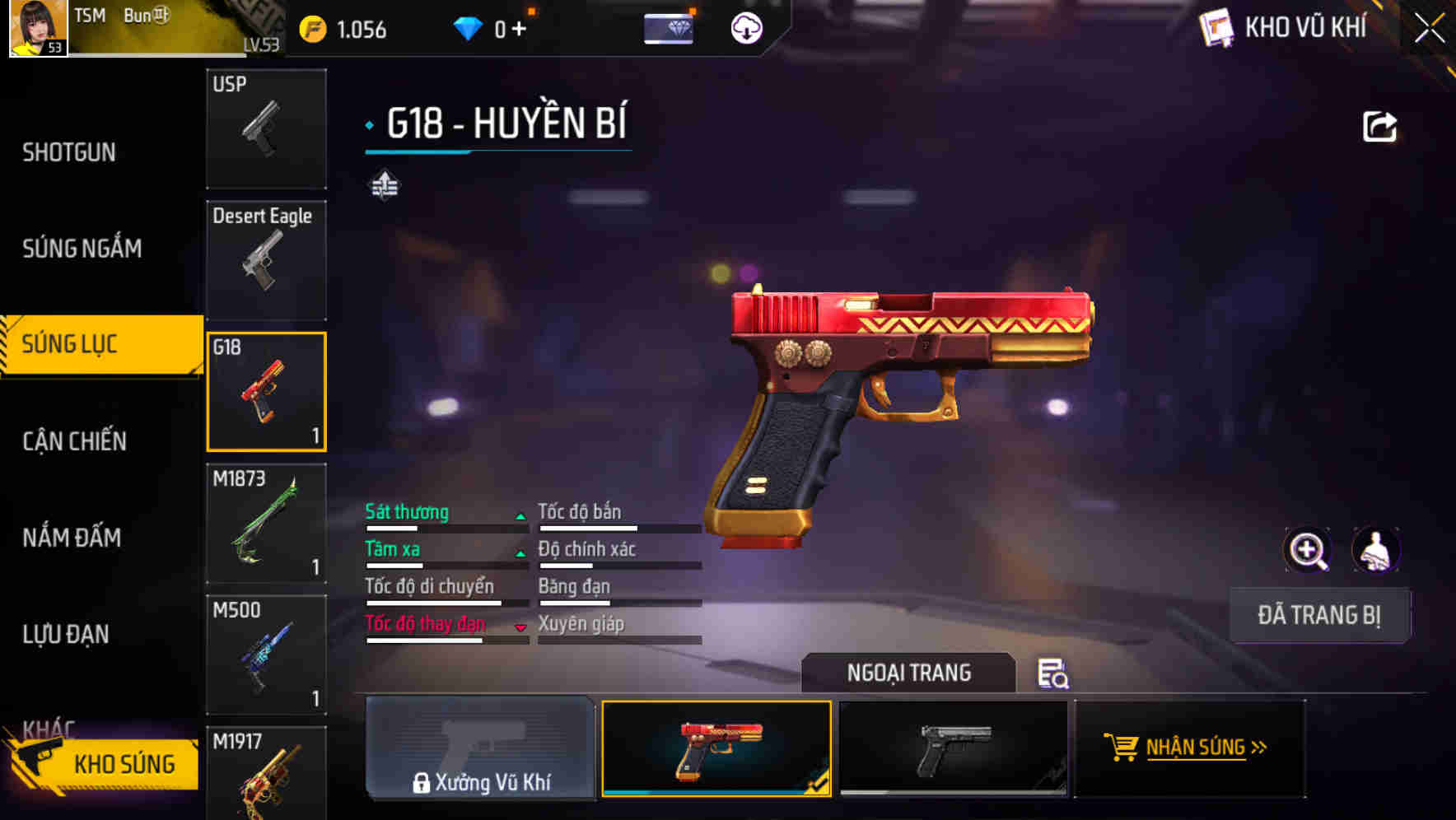
Task: Click the KHO VŨ KHÍ book icon
Action: tap(1217, 27)
